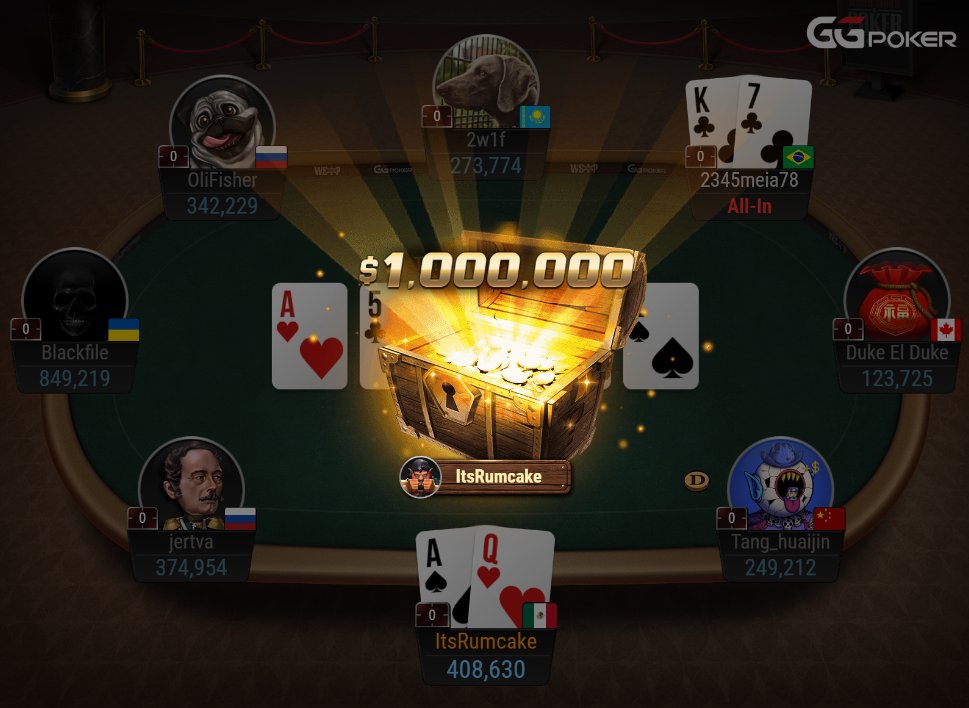This screenshot has width=969, height=708.
Task: Click the spade board card
Action: [661, 336]
